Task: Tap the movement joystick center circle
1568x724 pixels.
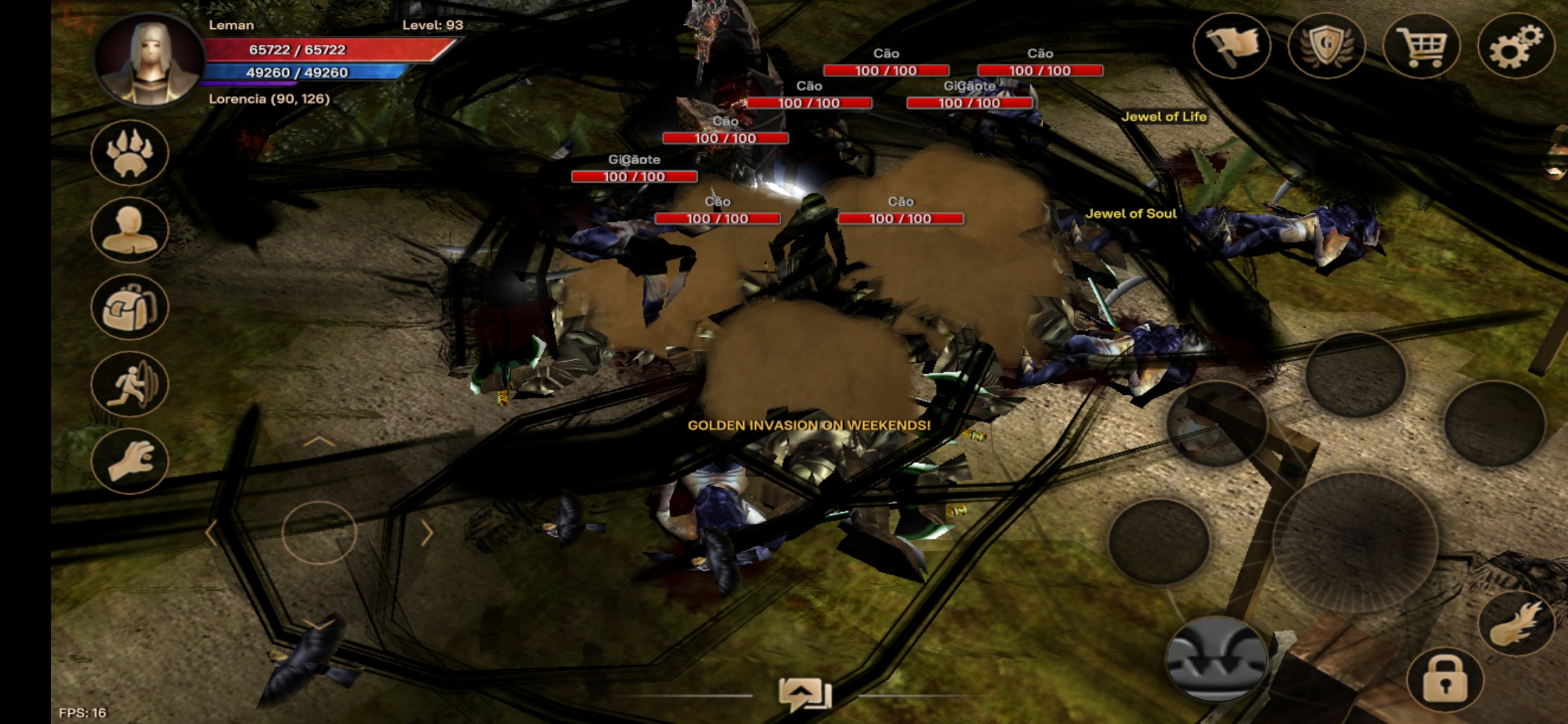Action: pos(319,533)
